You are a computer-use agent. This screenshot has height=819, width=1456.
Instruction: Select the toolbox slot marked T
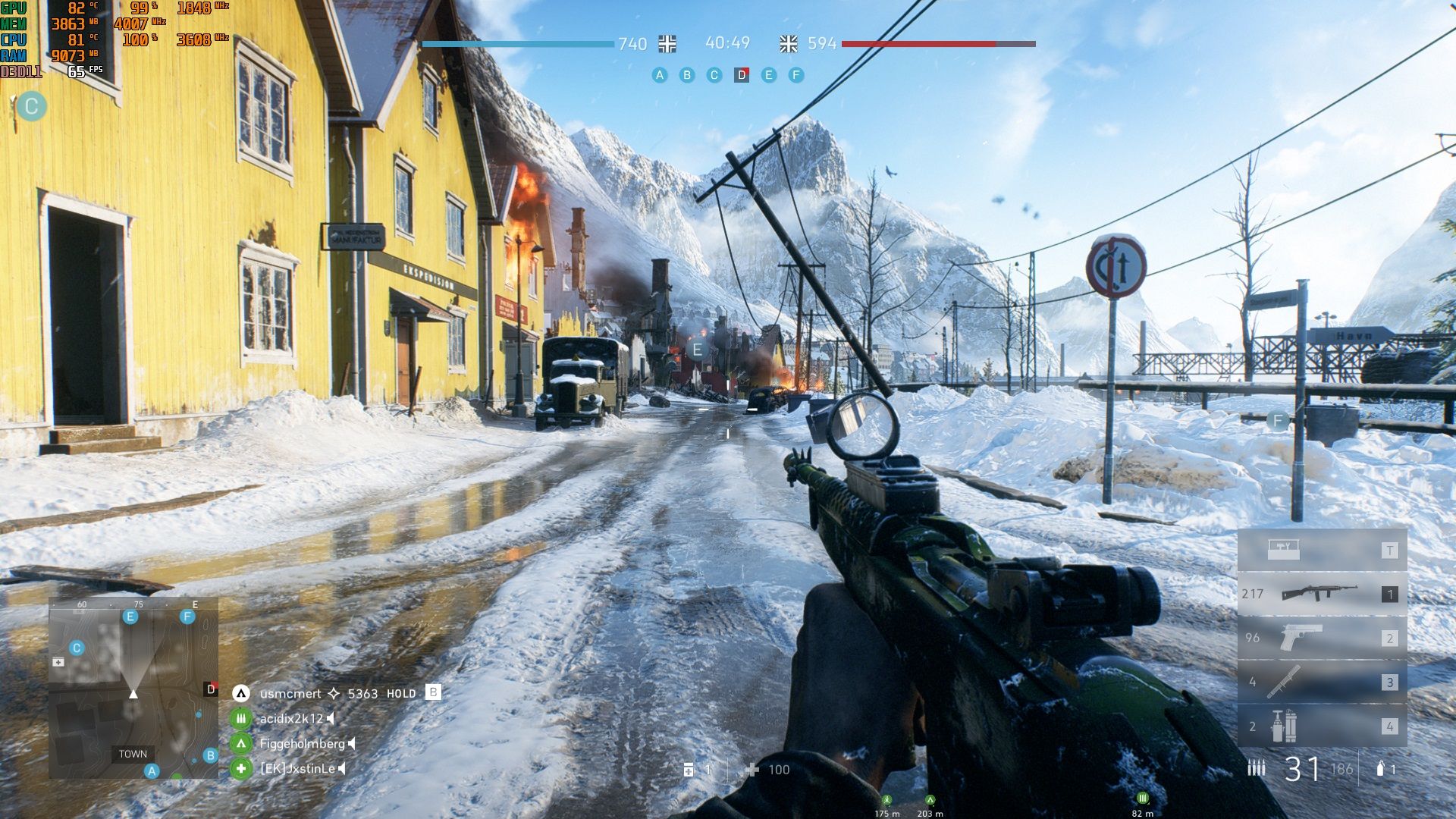click(1322, 551)
